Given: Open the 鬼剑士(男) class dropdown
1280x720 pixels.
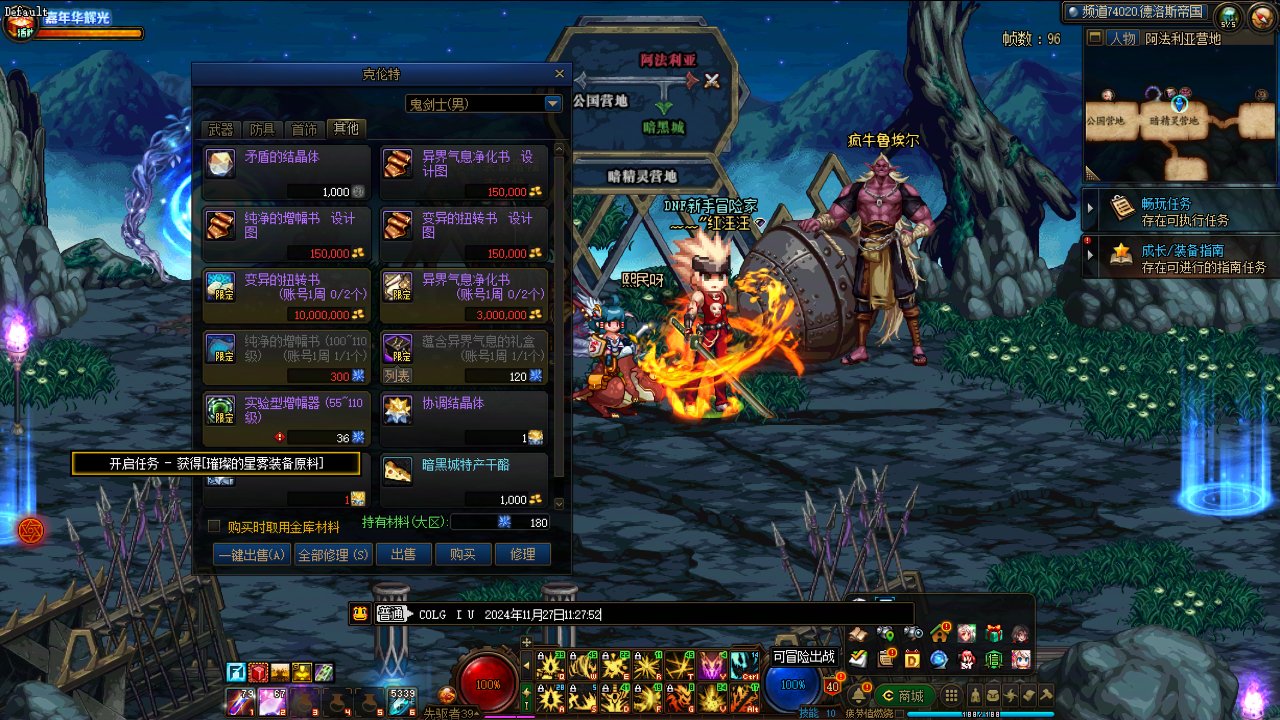Looking at the screenshot, I should [553, 104].
